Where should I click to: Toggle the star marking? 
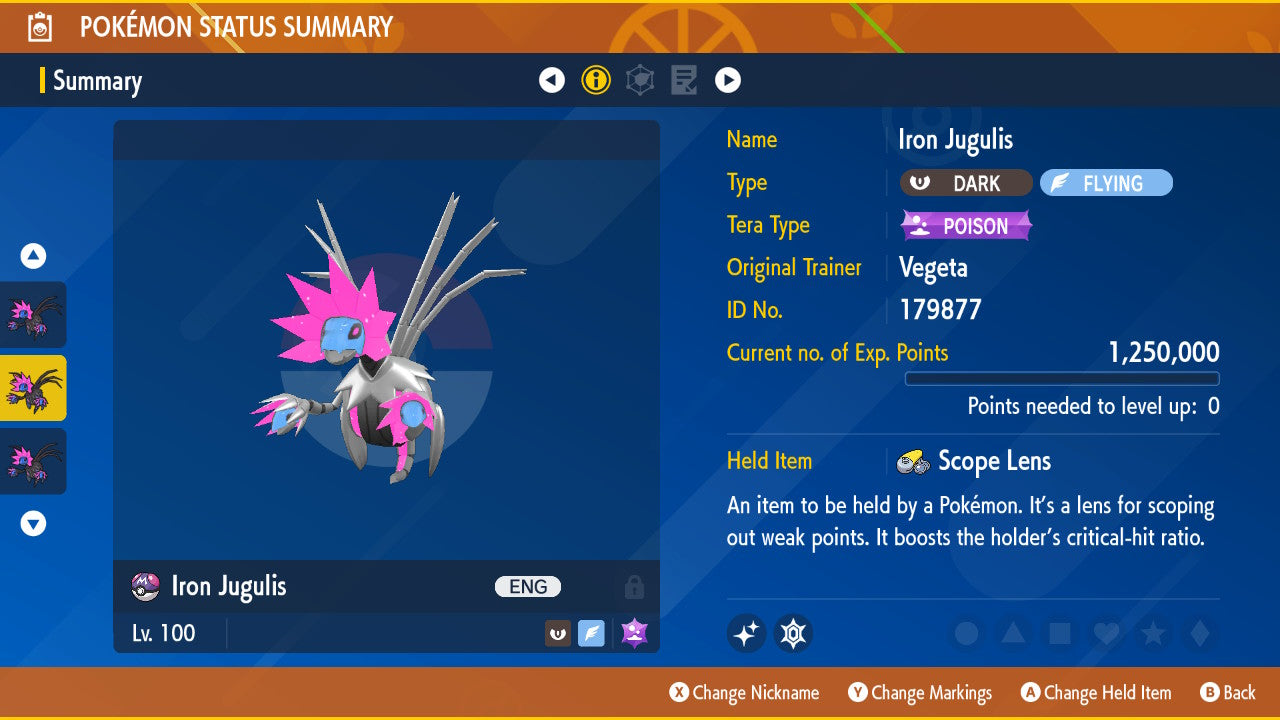1152,633
